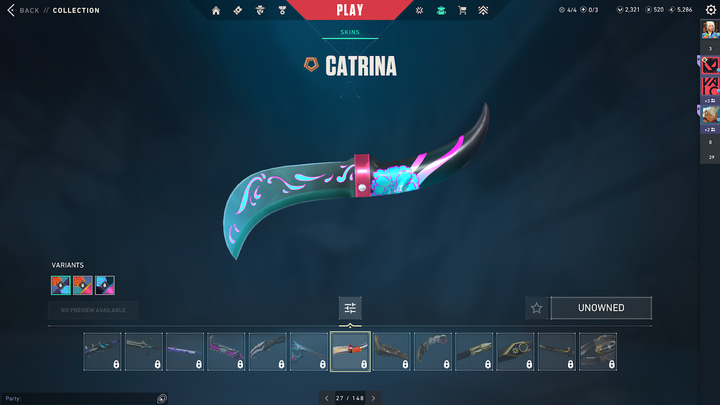720x405 pixels.
Task: Select the gold ring-handled knife skin thumbnail
Action: [x=515, y=352]
